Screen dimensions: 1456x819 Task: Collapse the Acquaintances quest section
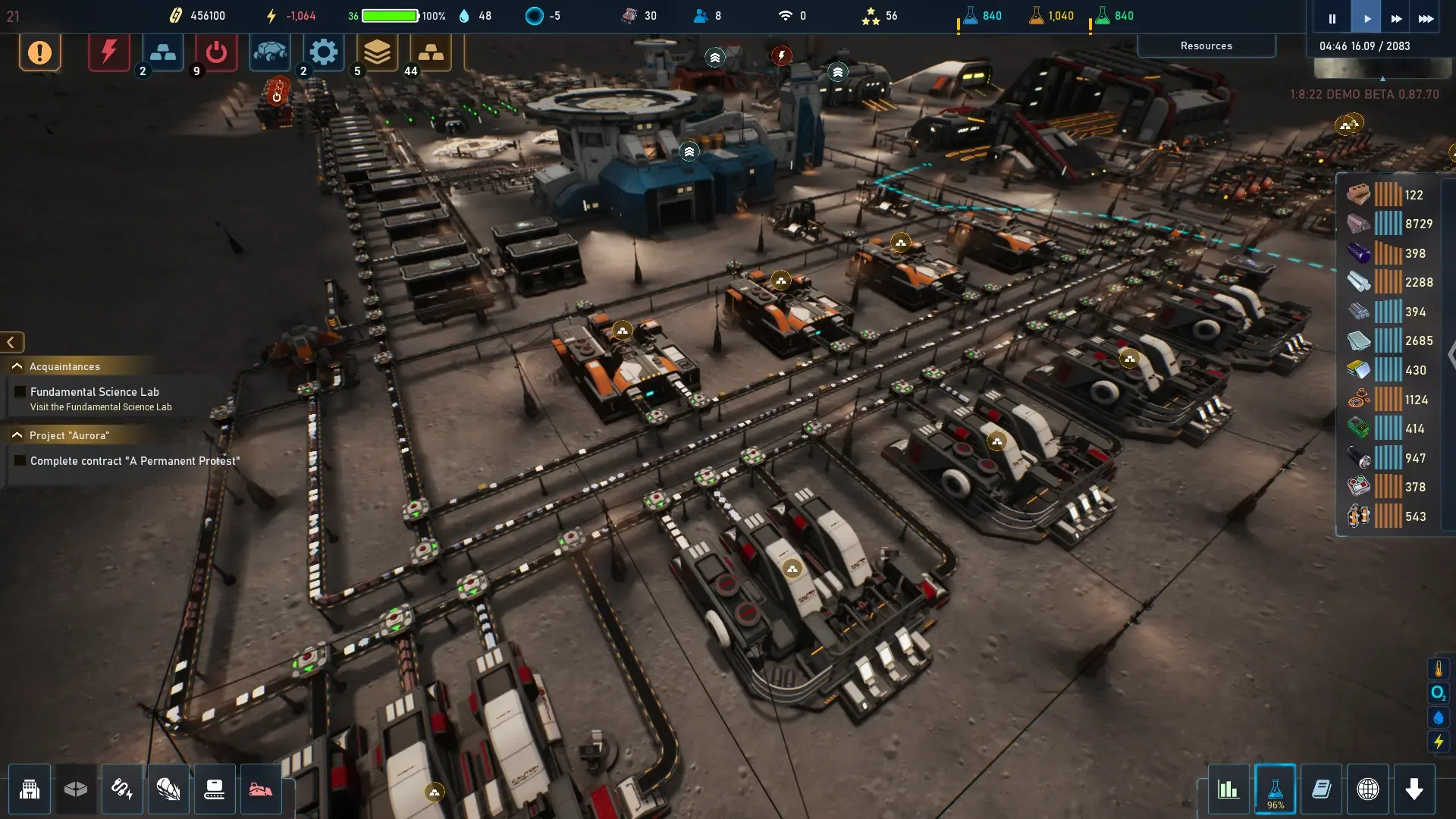click(17, 366)
